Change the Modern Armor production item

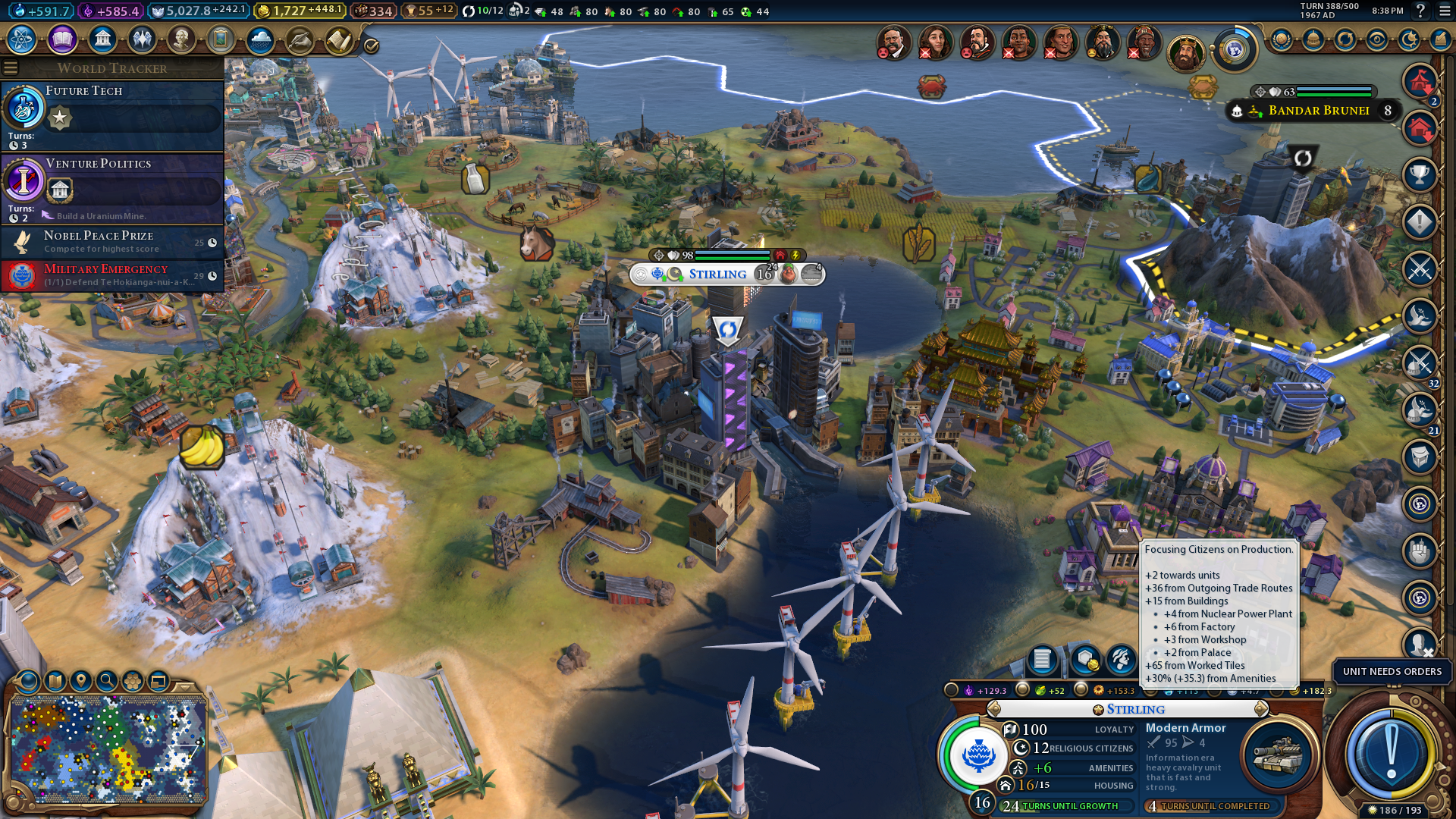point(1278,756)
